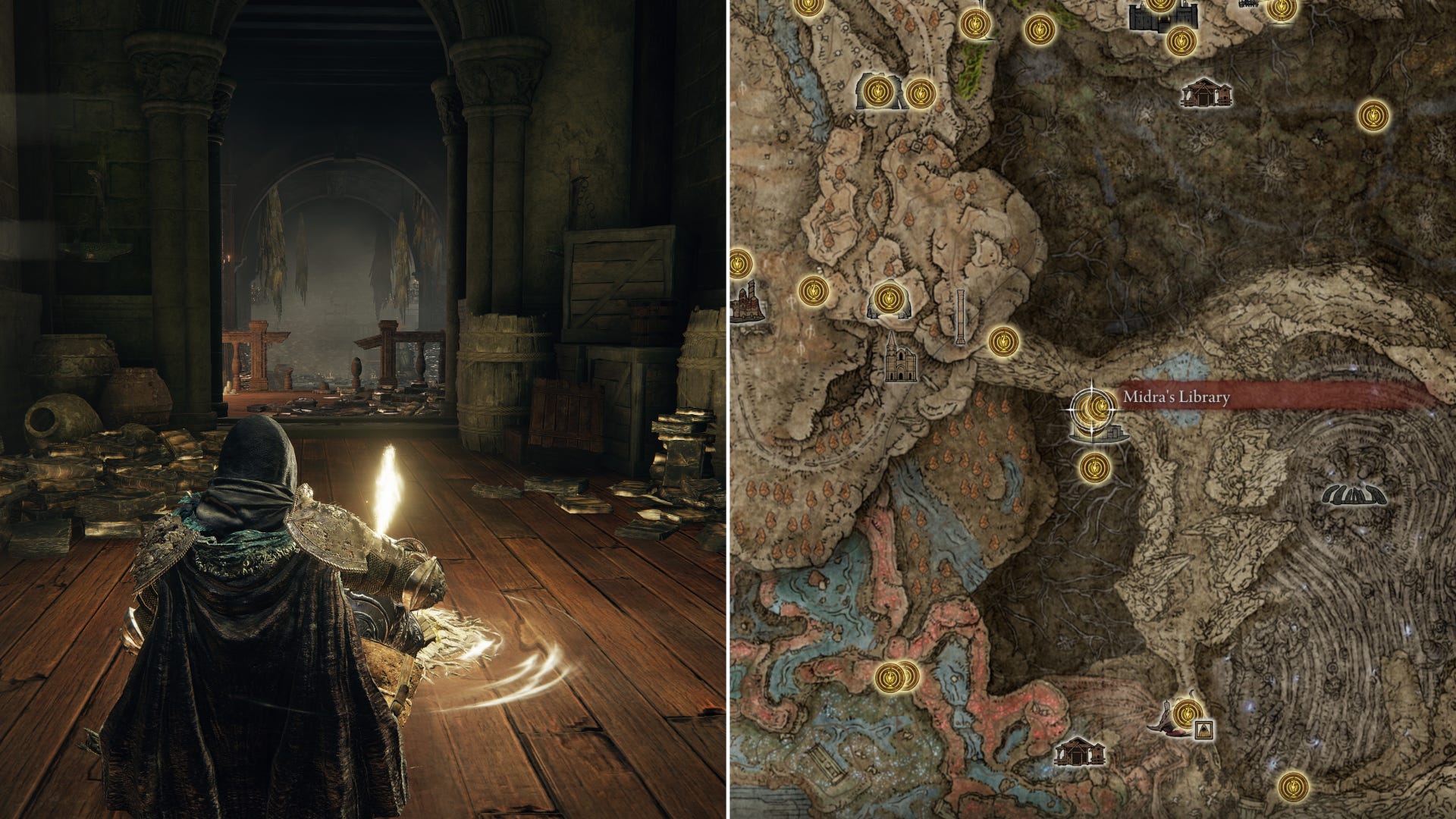
Task: Select the Midra's Library grace marker
Action: pyautogui.click(x=1093, y=408)
